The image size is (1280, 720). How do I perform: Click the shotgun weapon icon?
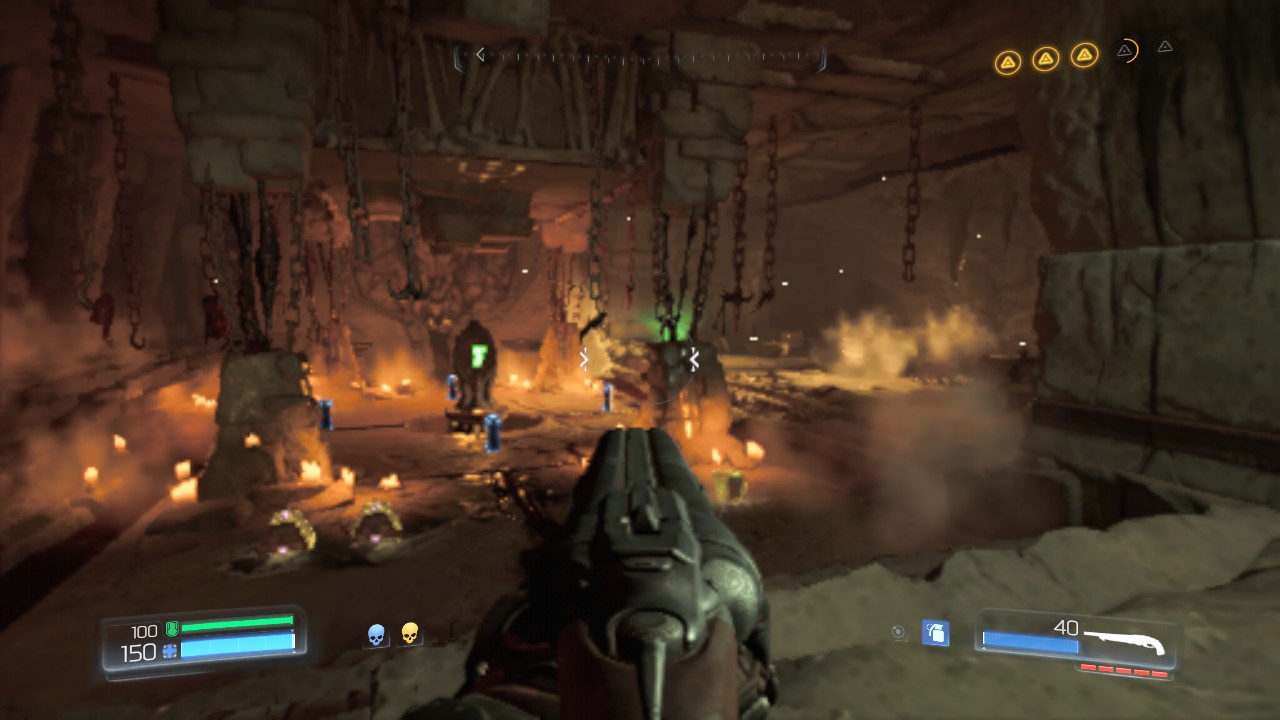(1124, 639)
